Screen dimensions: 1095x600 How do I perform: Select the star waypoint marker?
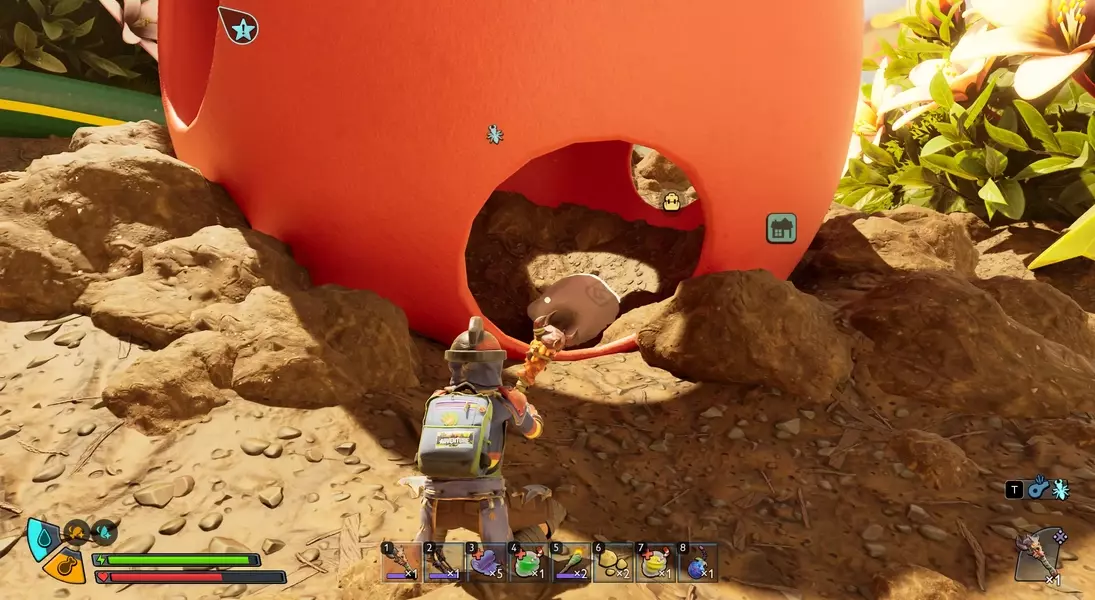pos(240,26)
